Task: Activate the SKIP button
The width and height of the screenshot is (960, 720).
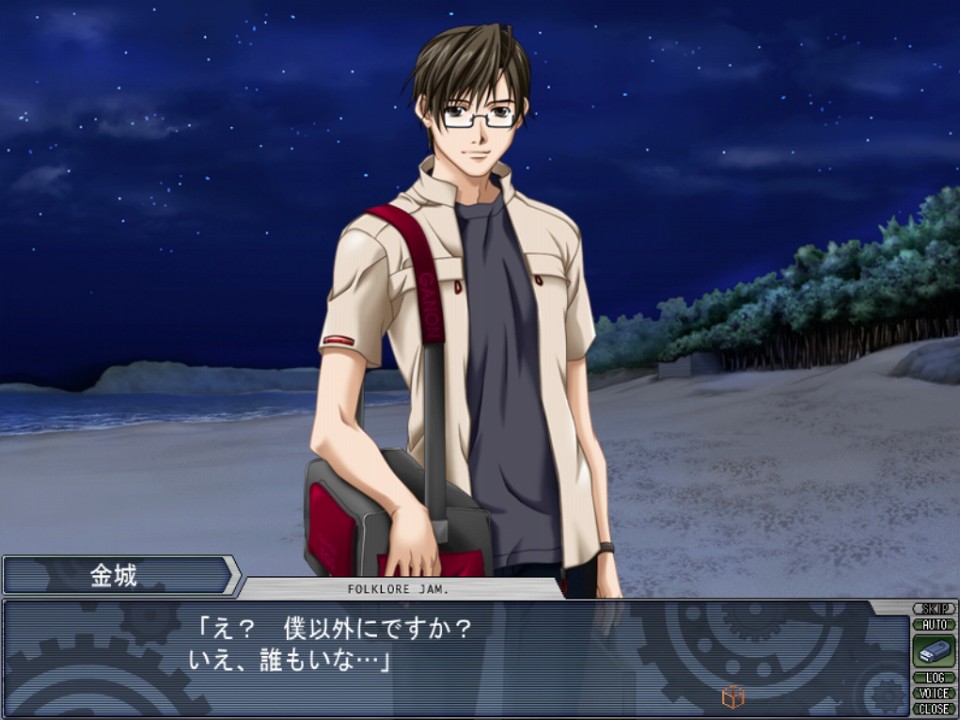Action: coord(933,609)
